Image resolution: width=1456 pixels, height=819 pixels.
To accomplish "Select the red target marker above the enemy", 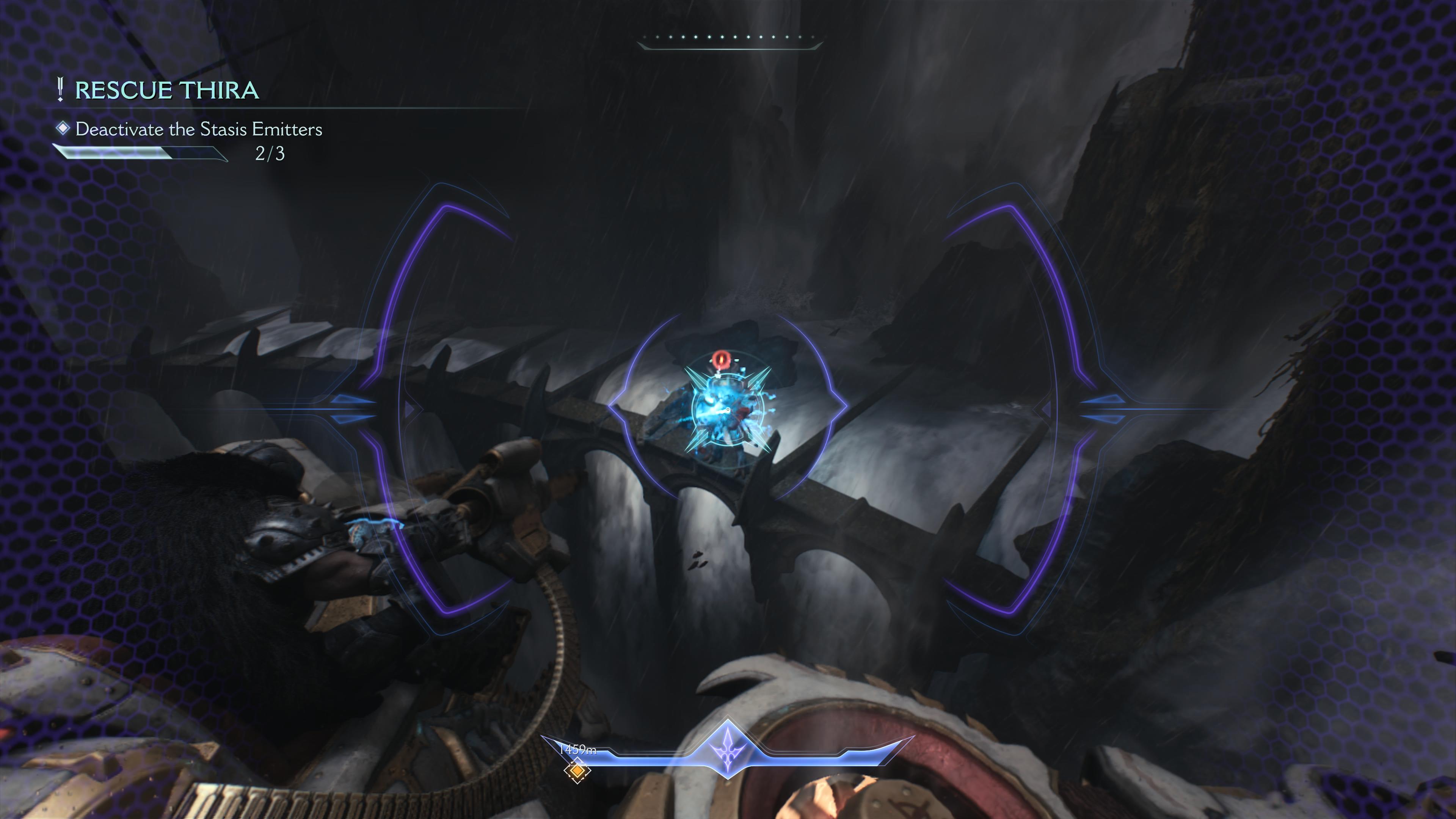I will tap(720, 359).
